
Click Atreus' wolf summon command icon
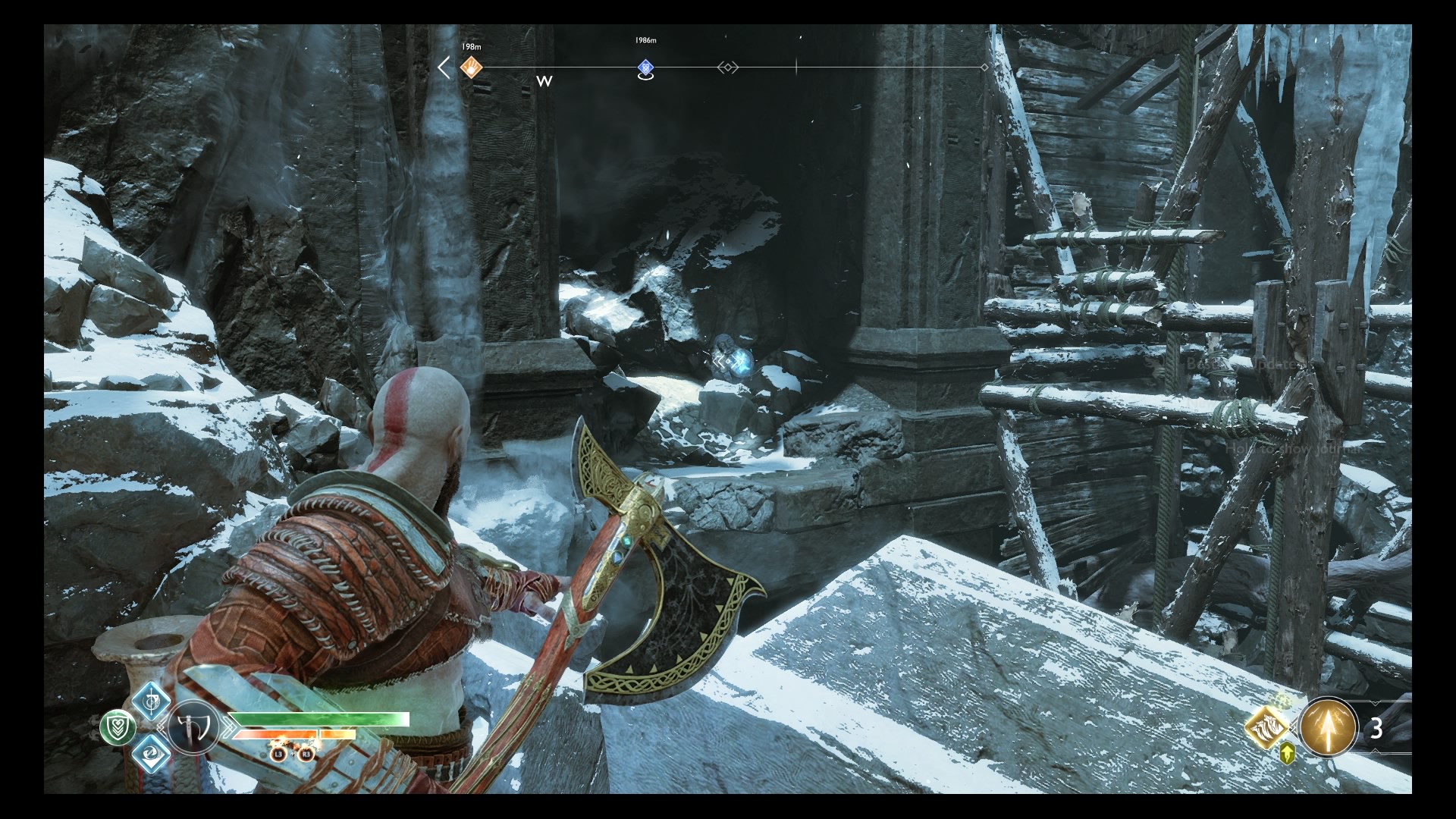1267,728
